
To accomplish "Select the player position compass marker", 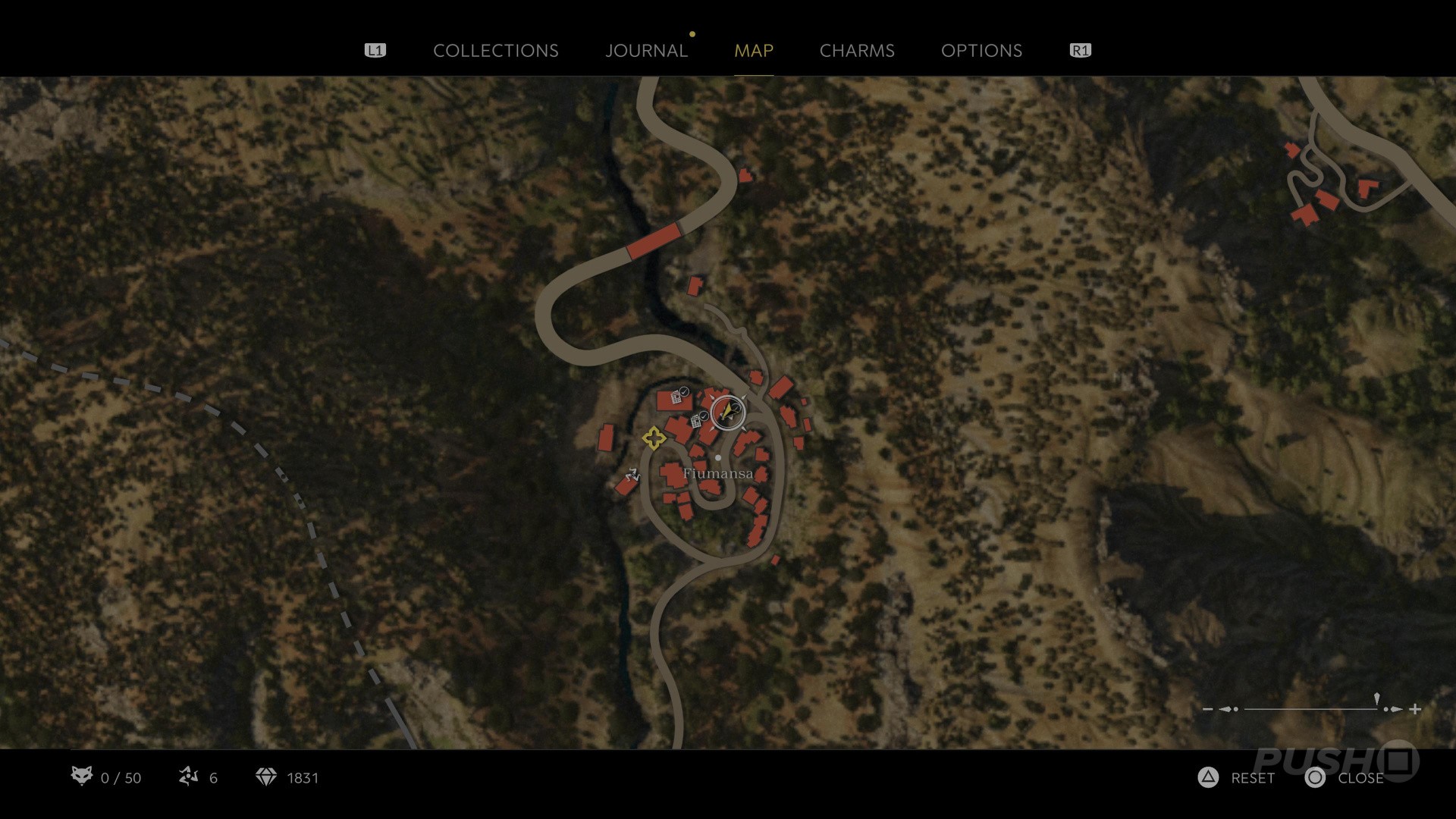I will (728, 413).
